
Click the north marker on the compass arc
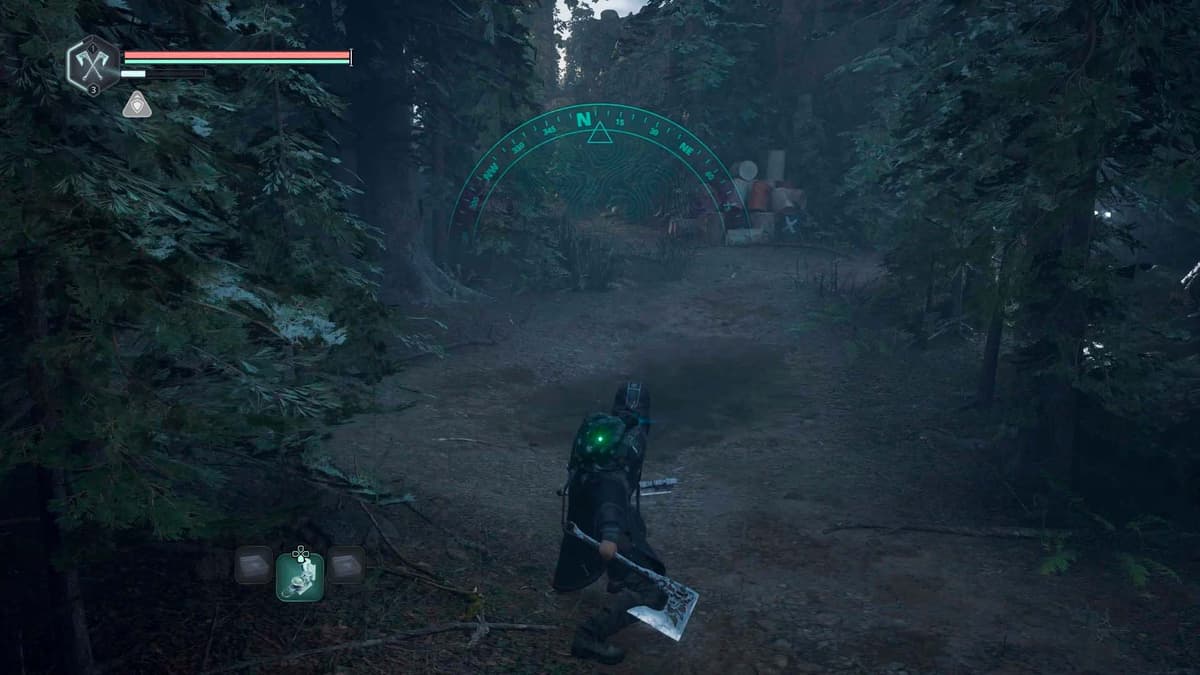pyautogui.click(x=584, y=119)
